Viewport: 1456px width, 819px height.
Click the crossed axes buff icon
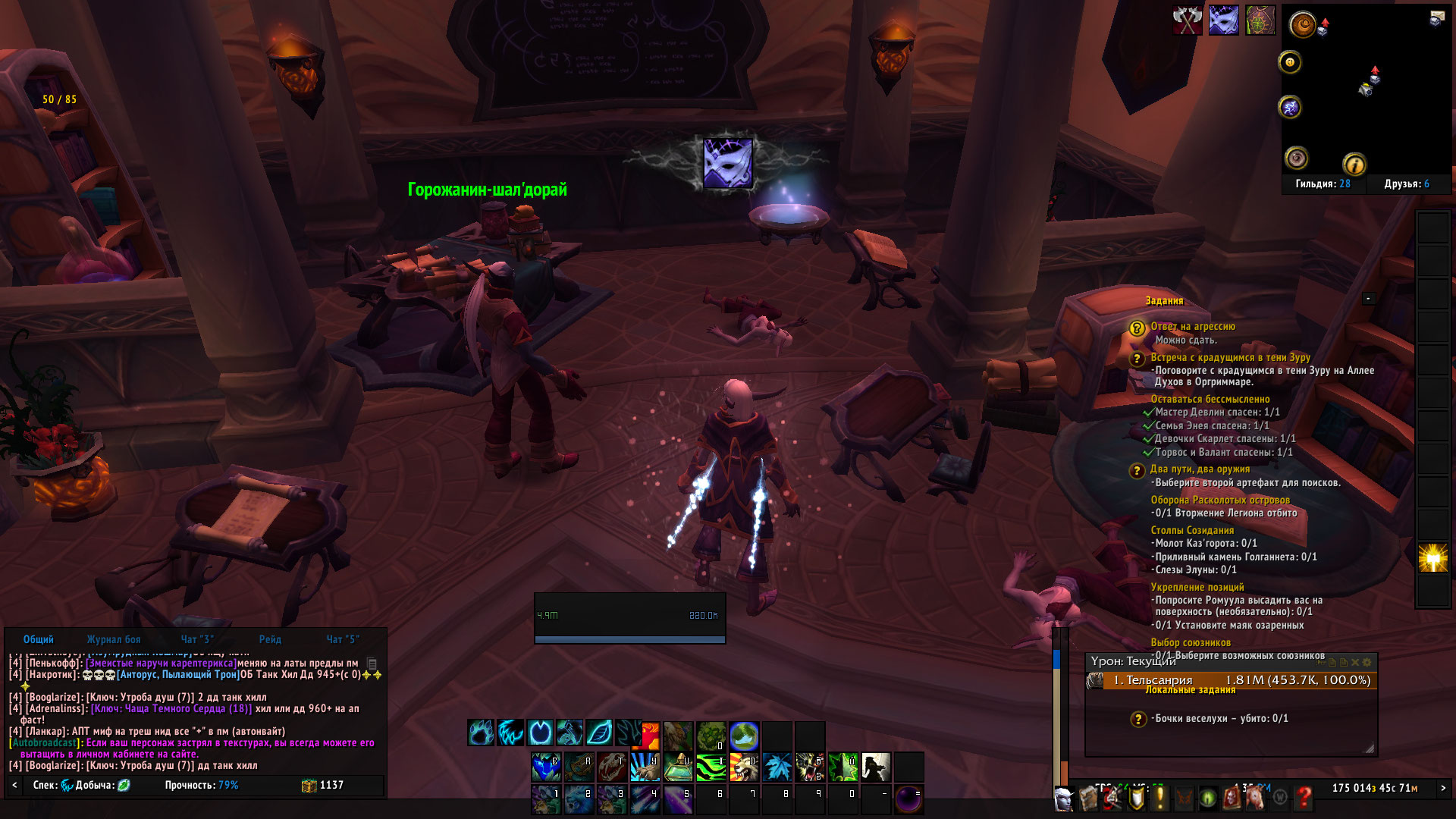pyautogui.click(x=1188, y=20)
